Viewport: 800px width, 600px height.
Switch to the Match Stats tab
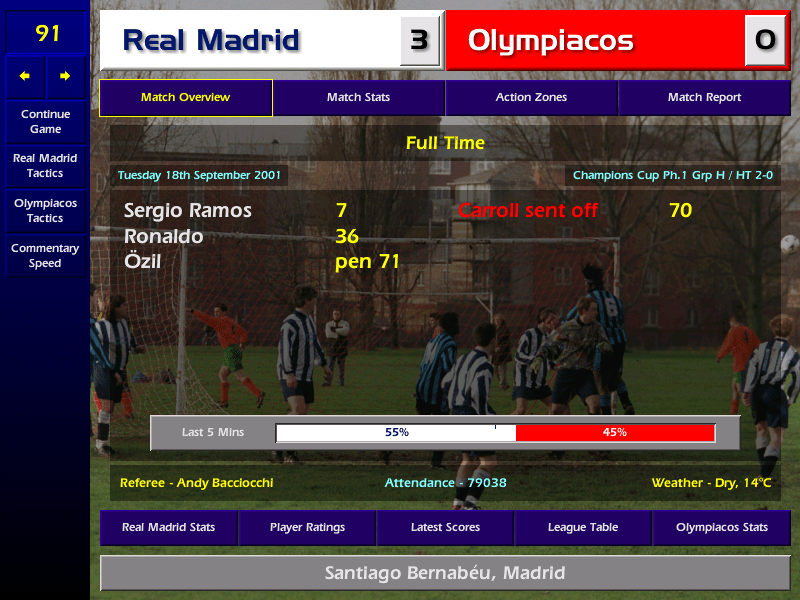[x=358, y=98]
